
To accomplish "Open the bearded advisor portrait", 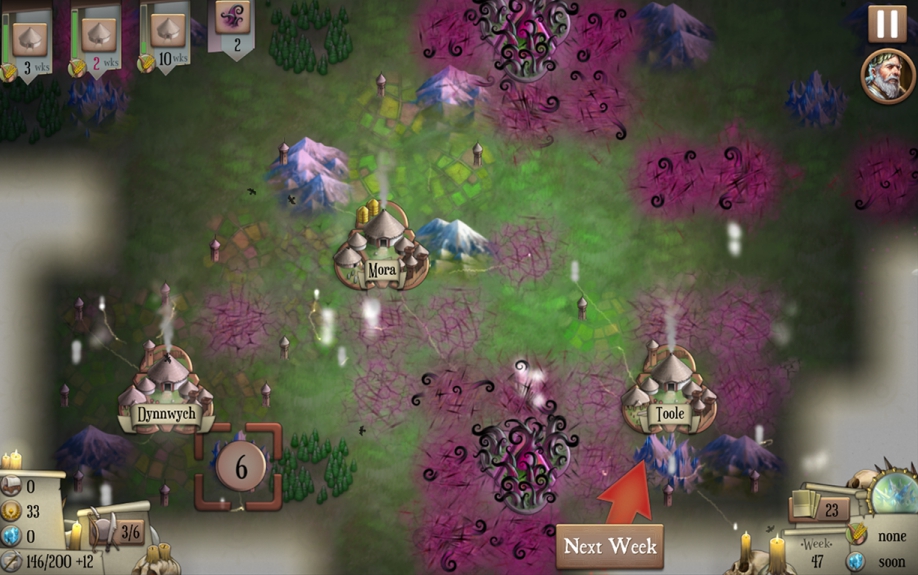I will coord(885,77).
